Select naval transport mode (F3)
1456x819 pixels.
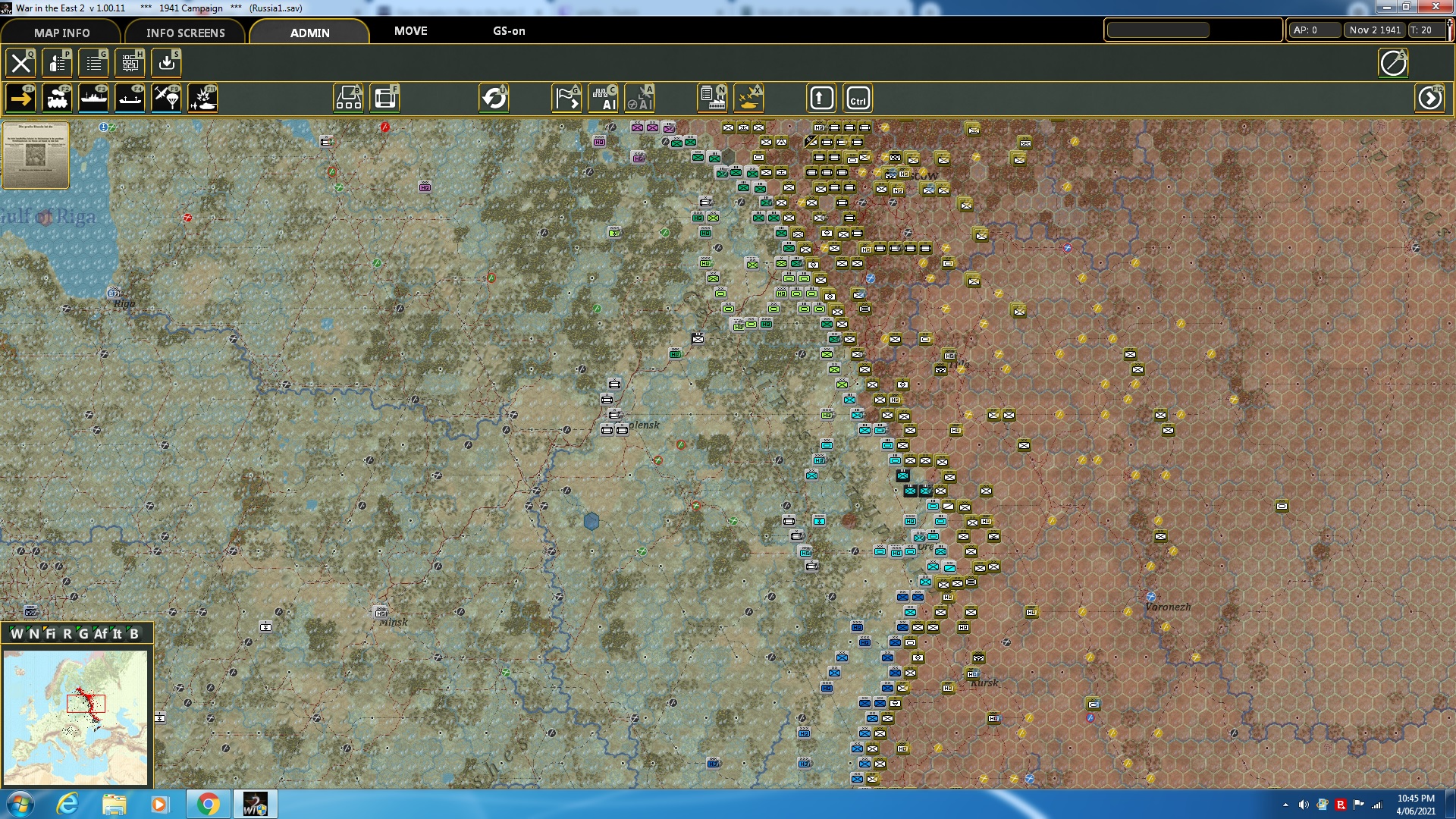pos(94,98)
